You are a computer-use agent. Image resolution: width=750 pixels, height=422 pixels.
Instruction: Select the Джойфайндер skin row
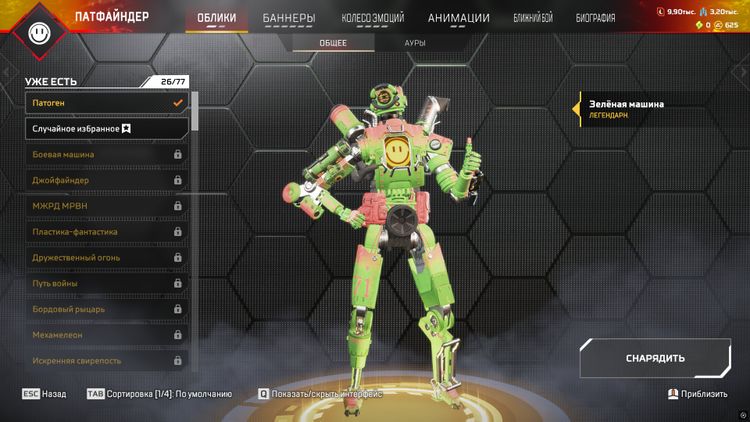pyautogui.click(x=107, y=180)
